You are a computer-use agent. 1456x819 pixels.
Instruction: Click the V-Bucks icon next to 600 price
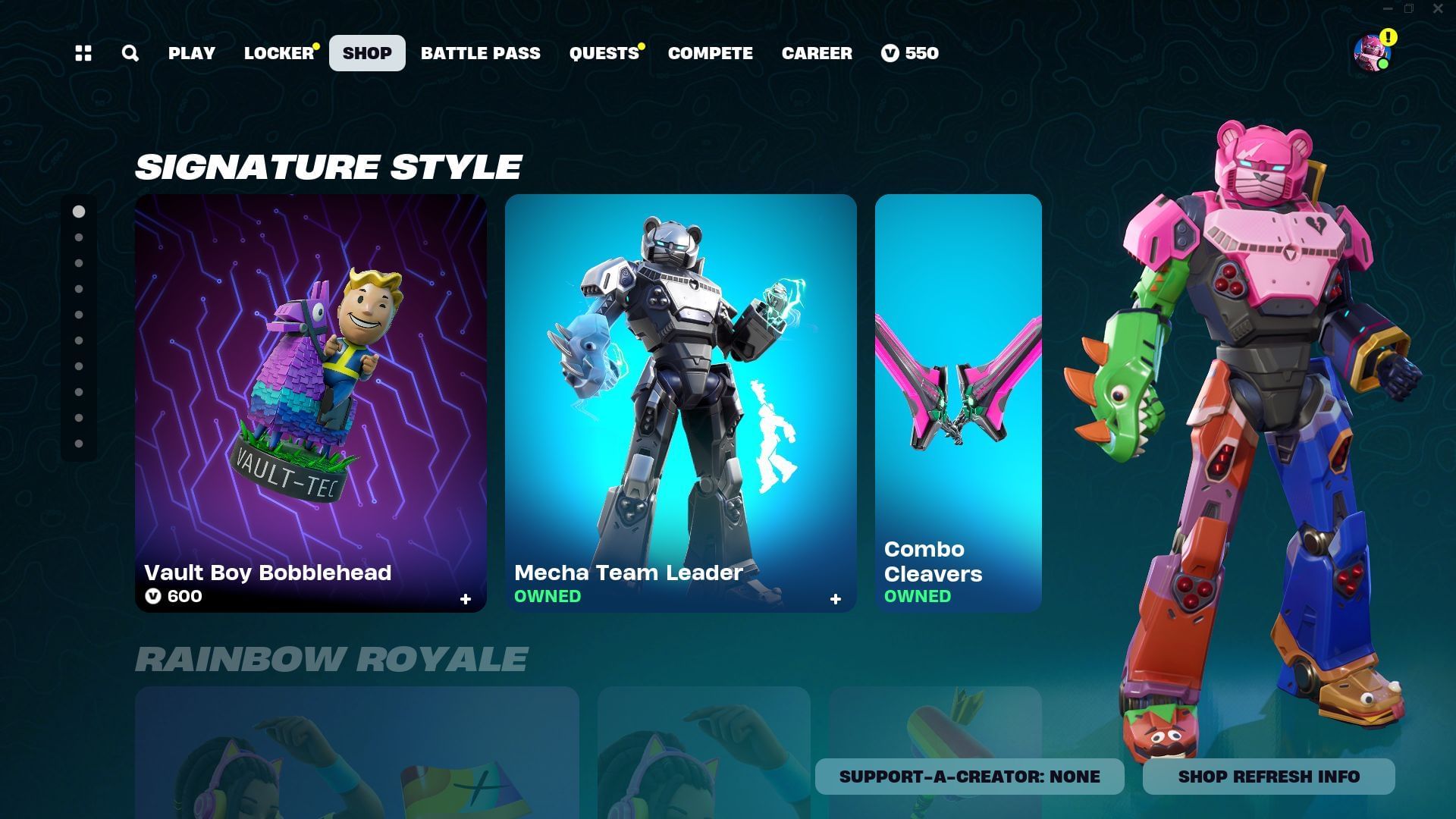click(155, 597)
